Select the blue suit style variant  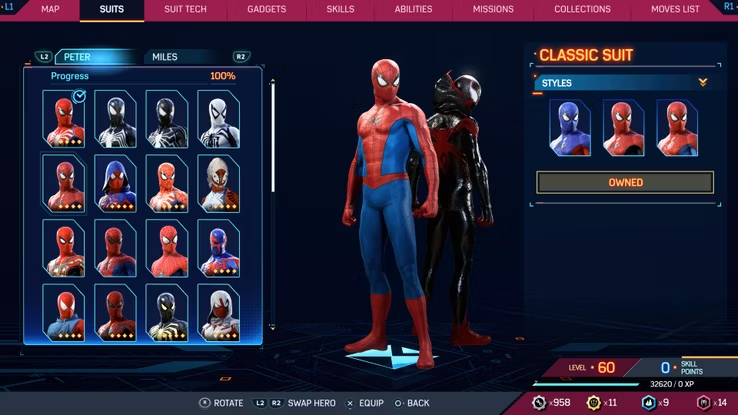point(569,128)
